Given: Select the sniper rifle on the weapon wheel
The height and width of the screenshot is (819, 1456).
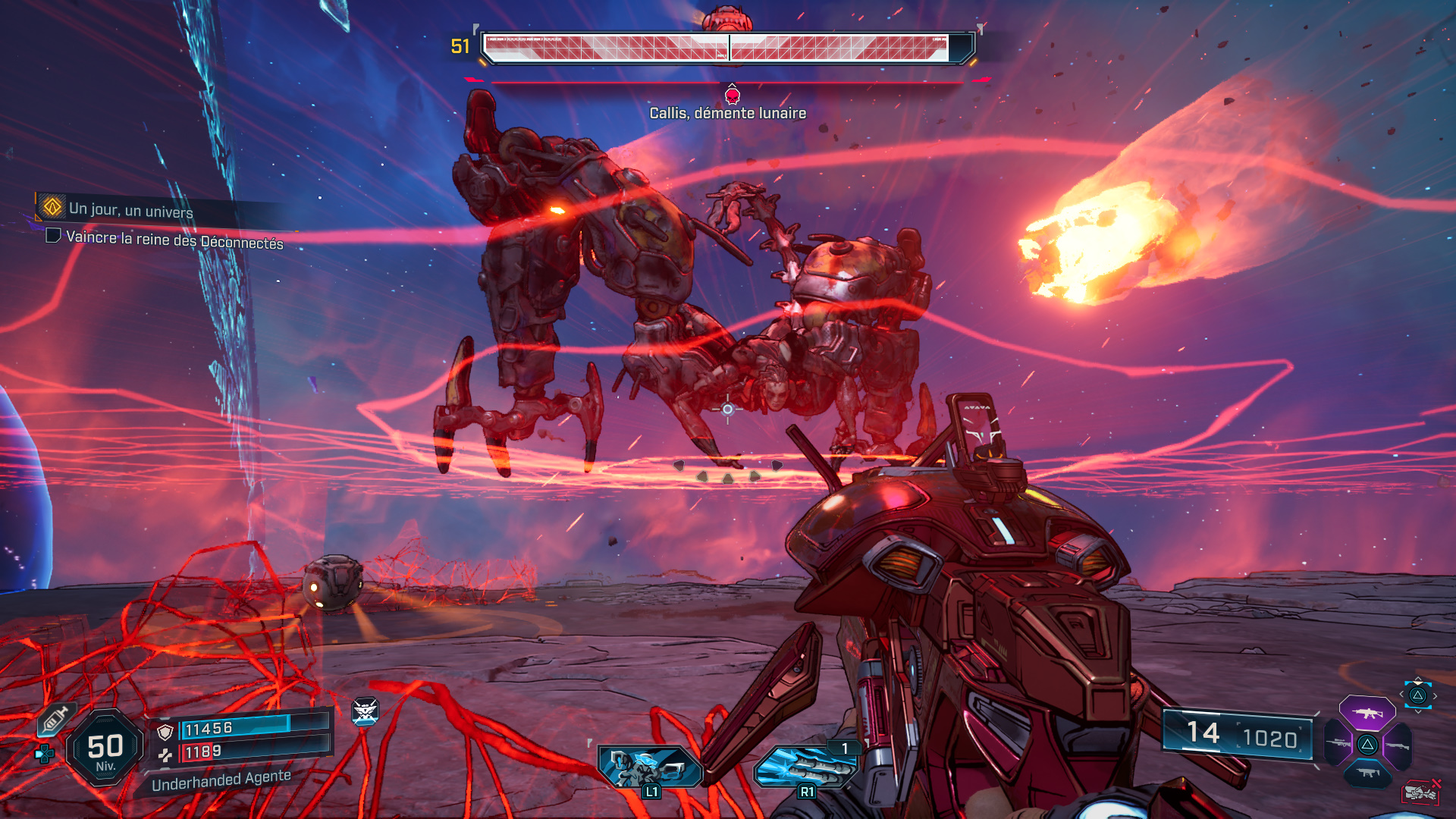Looking at the screenshot, I should pyautogui.click(x=1338, y=743).
